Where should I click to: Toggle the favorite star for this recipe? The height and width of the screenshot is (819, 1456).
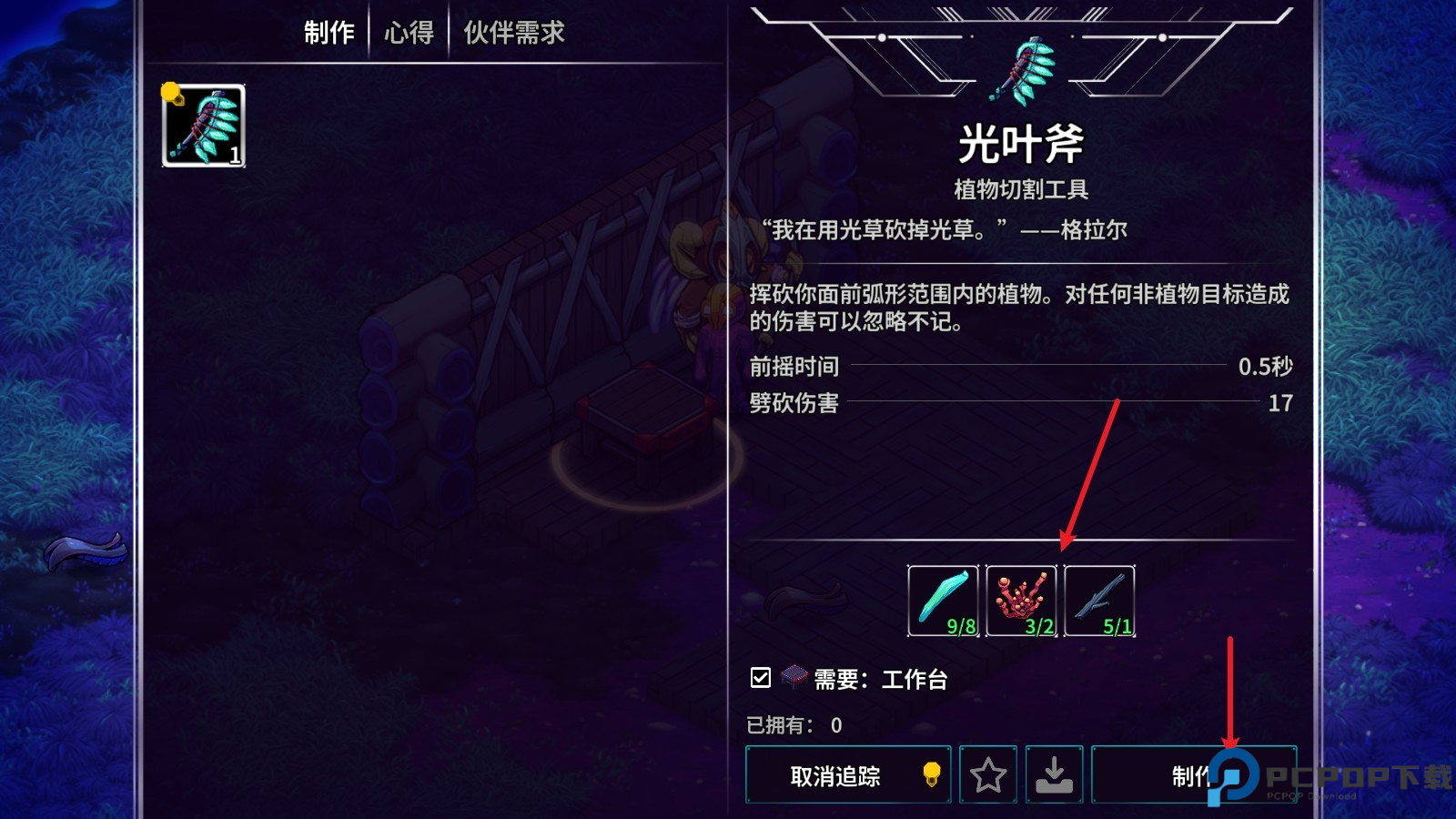[x=989, y=775]
